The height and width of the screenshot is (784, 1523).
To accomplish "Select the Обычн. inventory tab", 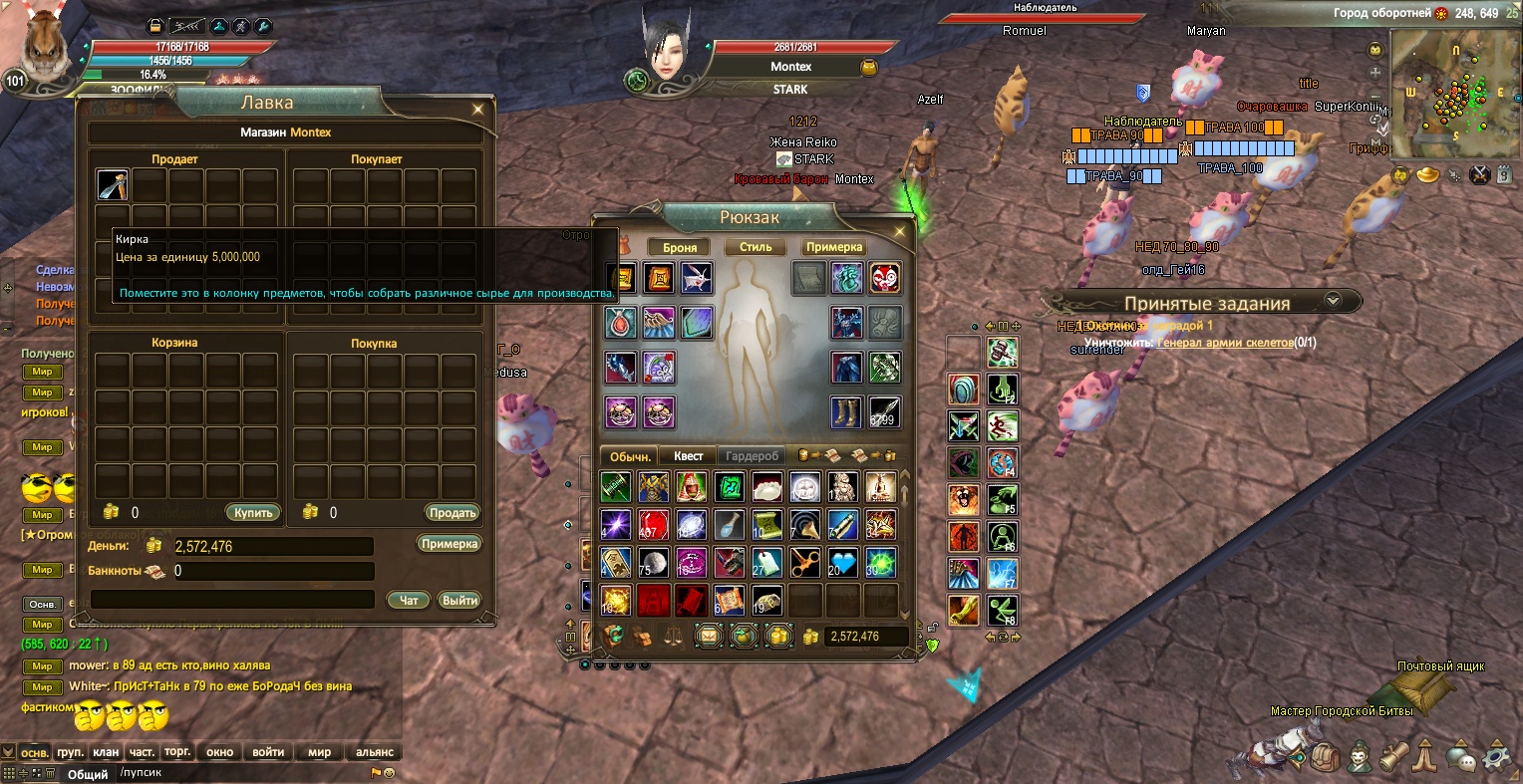I will pyautogui.click(x=630, y=456).
